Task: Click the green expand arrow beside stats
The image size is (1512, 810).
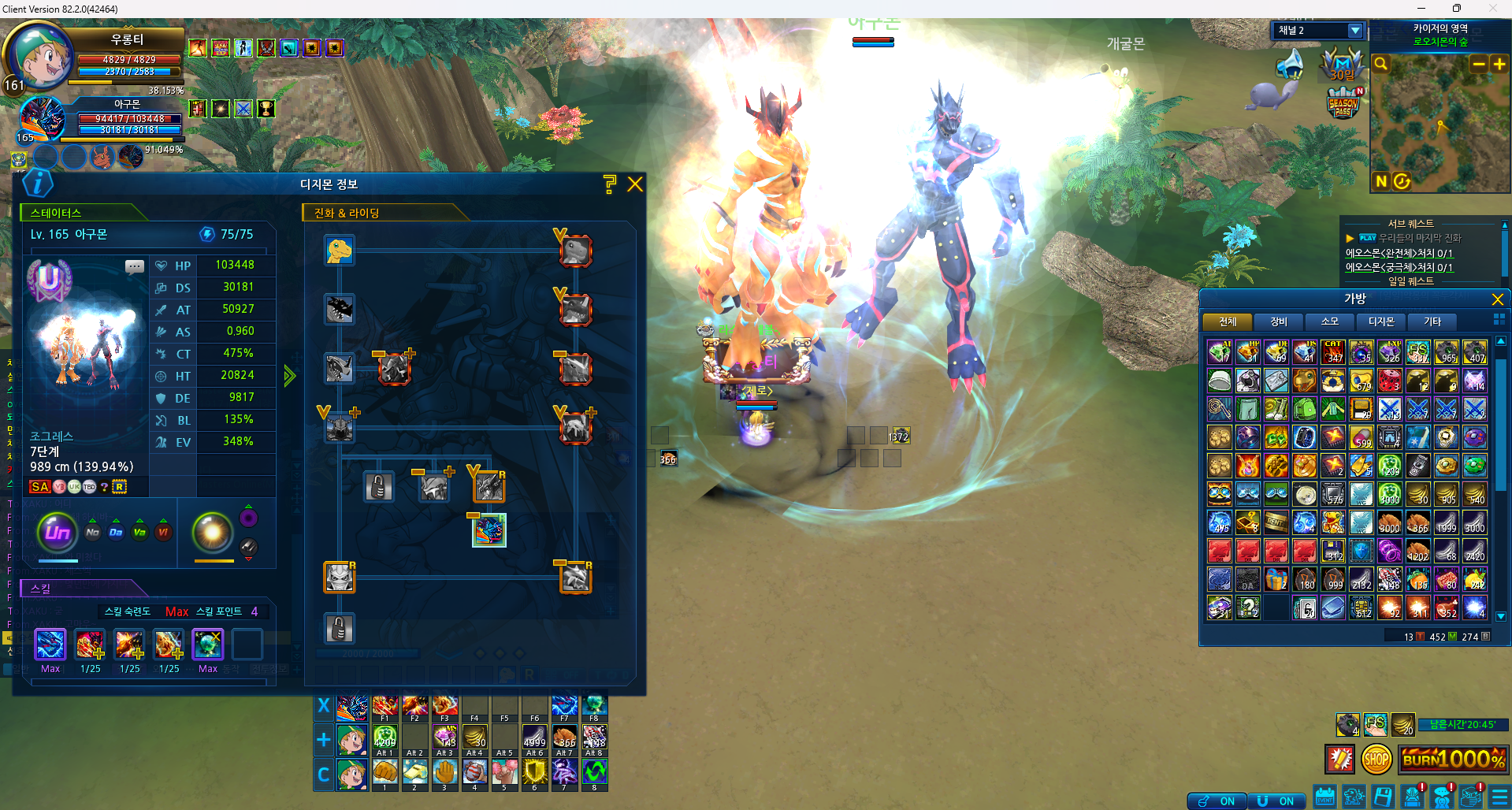Action: point(290,376)
